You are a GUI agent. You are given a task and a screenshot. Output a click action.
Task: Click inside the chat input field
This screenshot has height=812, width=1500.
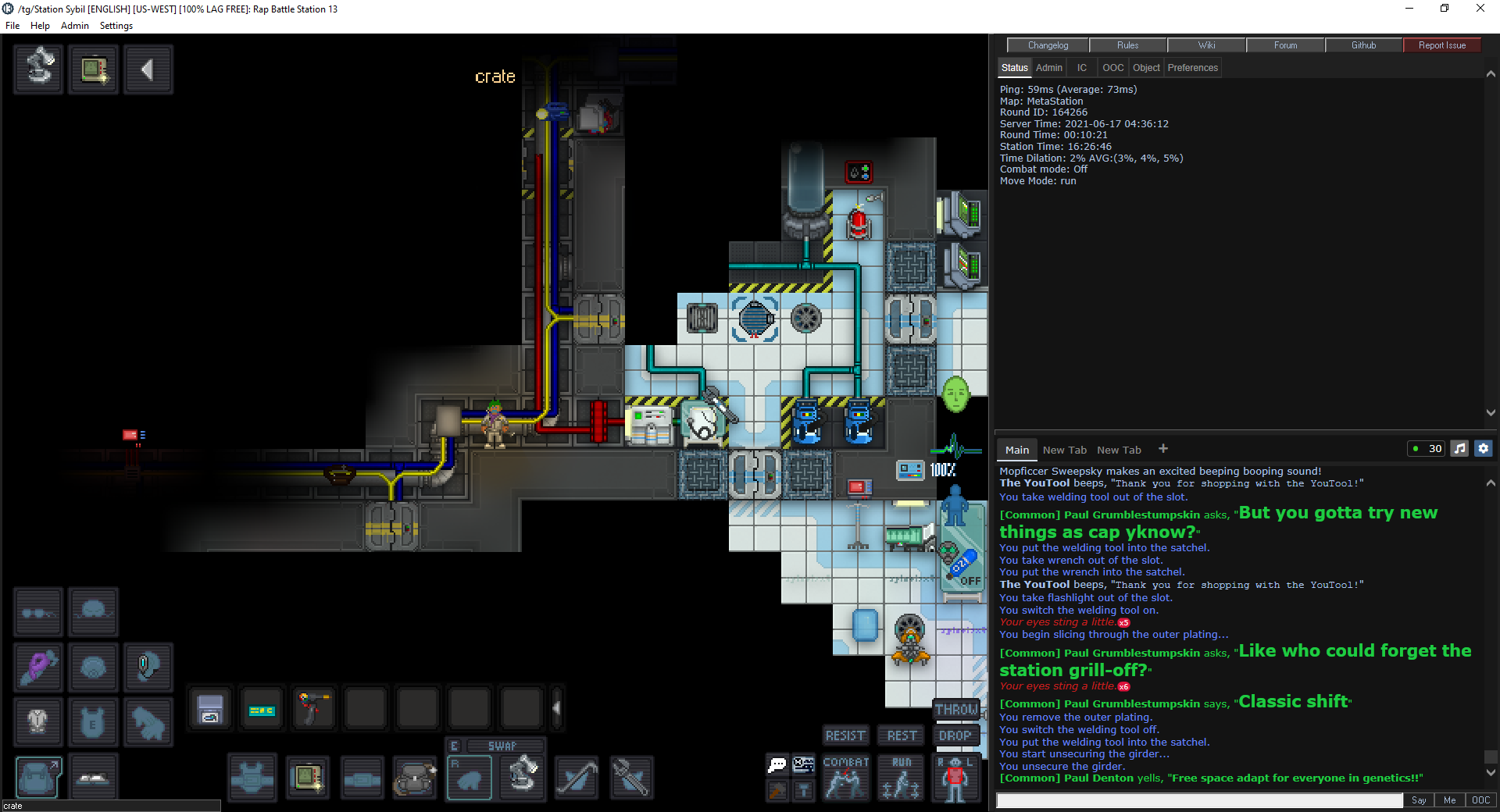click(x=1195, y=801)
